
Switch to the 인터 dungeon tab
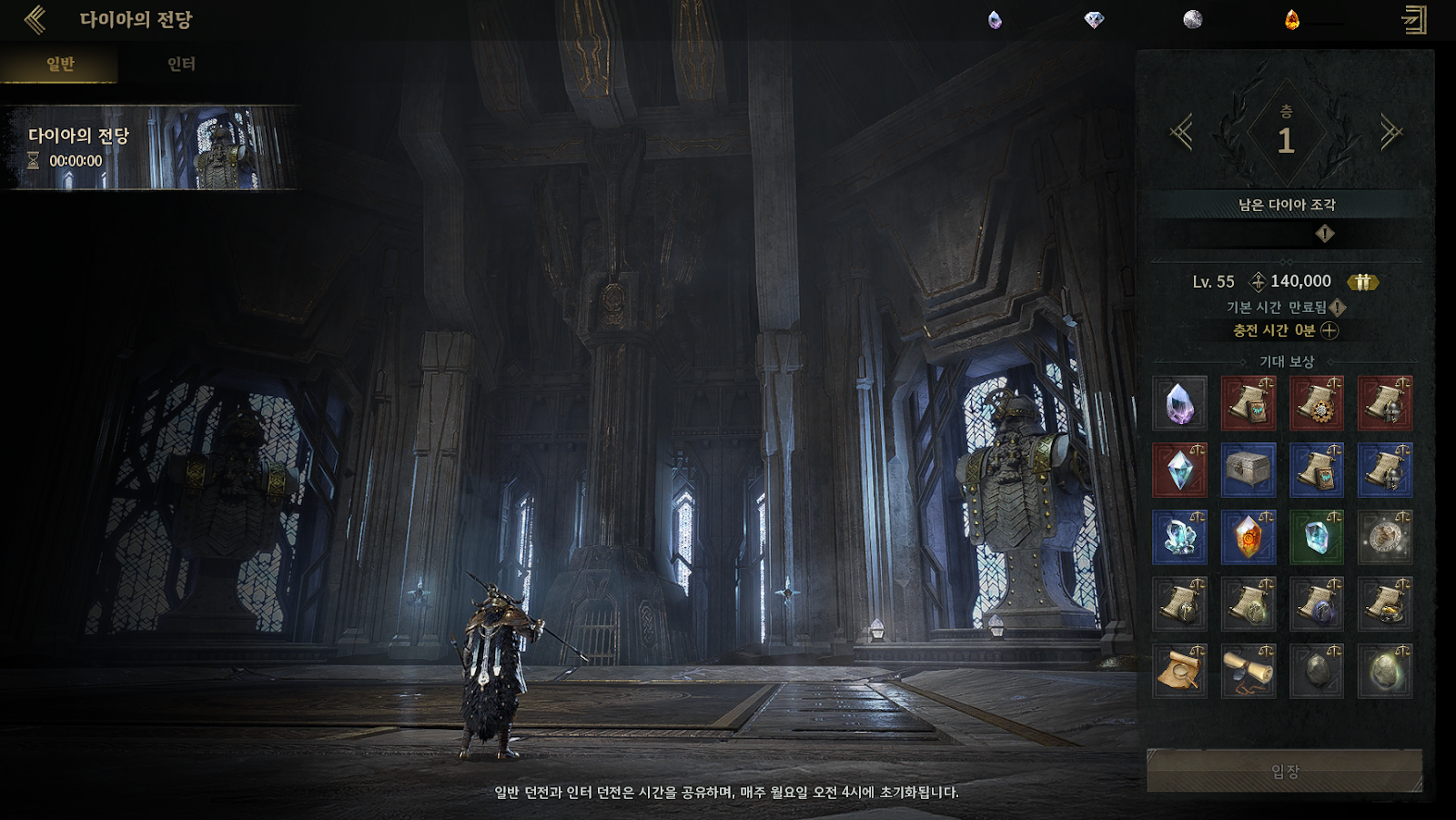(181, 64)
